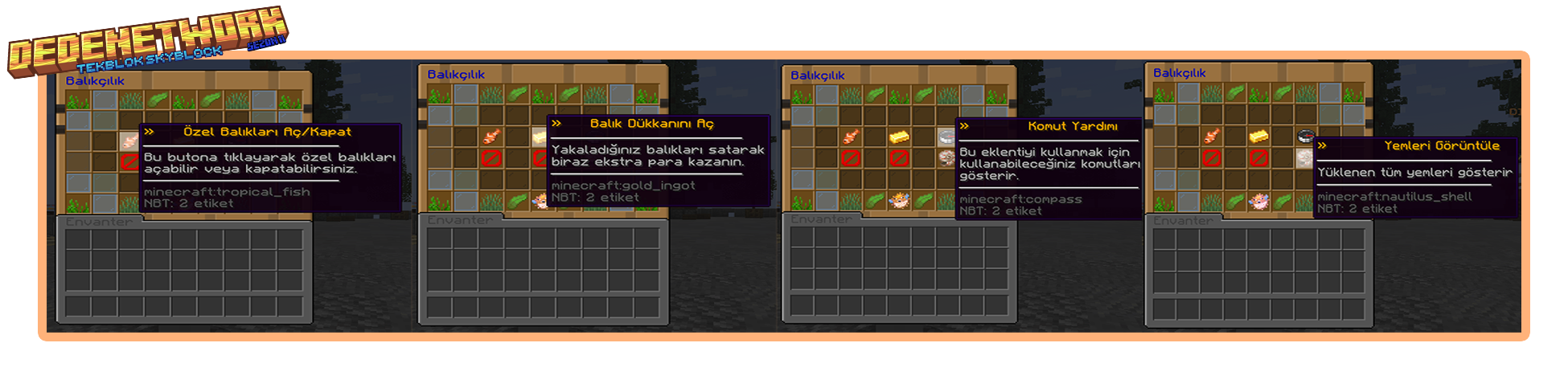
Task: Click the highlighted tropical fish special-fish toggle
Action: point(129,142)
